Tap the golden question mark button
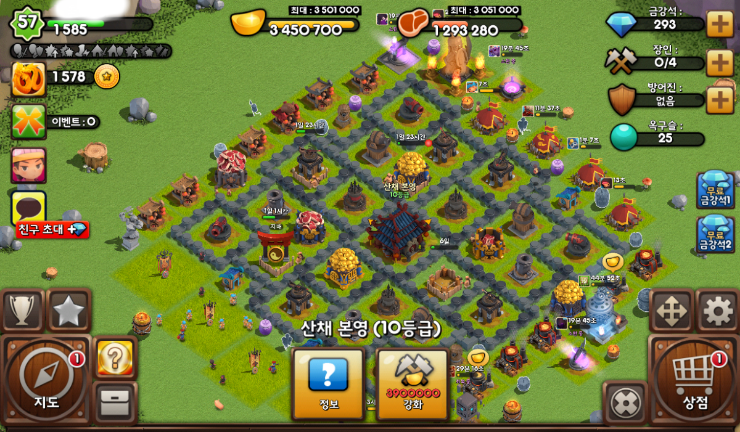This screenshot has height=432, width=740. [115, 358]
